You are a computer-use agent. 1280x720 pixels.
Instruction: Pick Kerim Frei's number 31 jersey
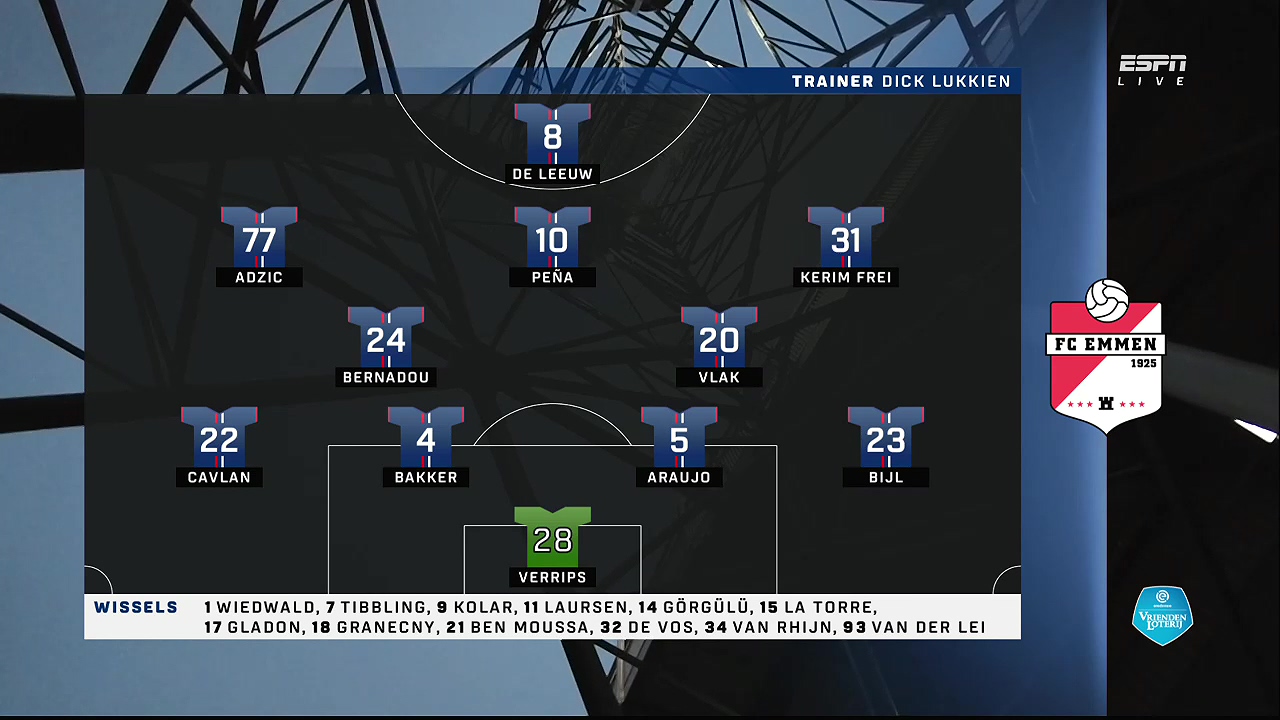pos(846,238)
